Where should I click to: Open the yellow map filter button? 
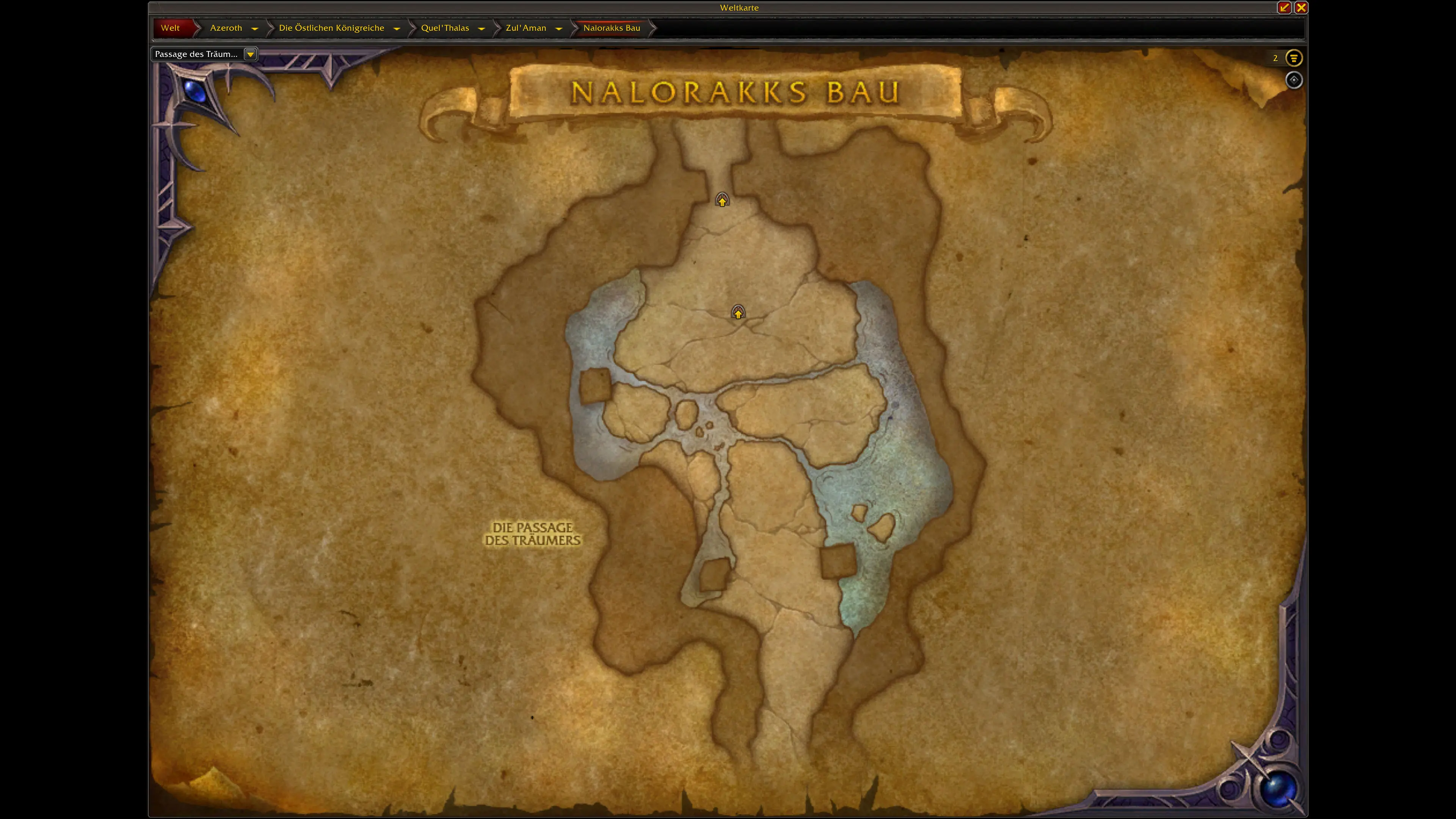1294,58
